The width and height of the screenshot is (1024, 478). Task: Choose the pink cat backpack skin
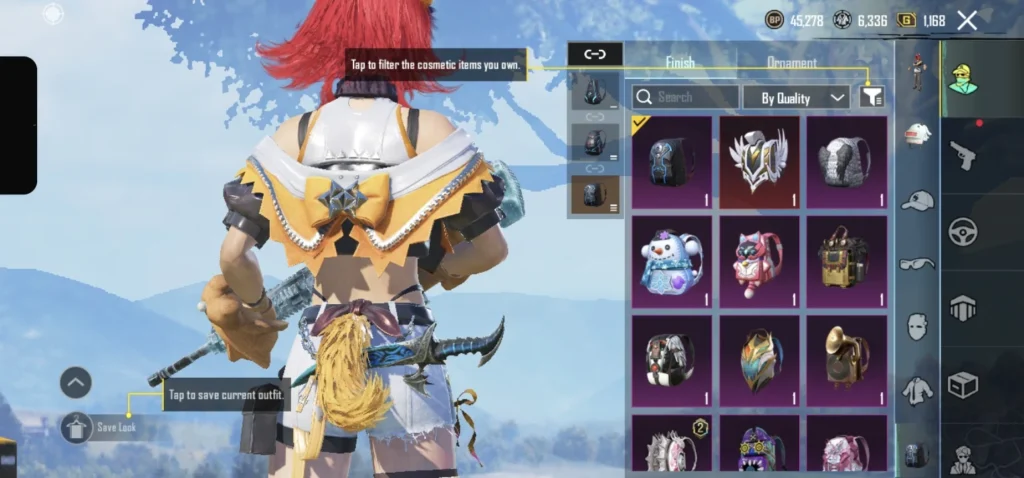[x=759, y=262]
